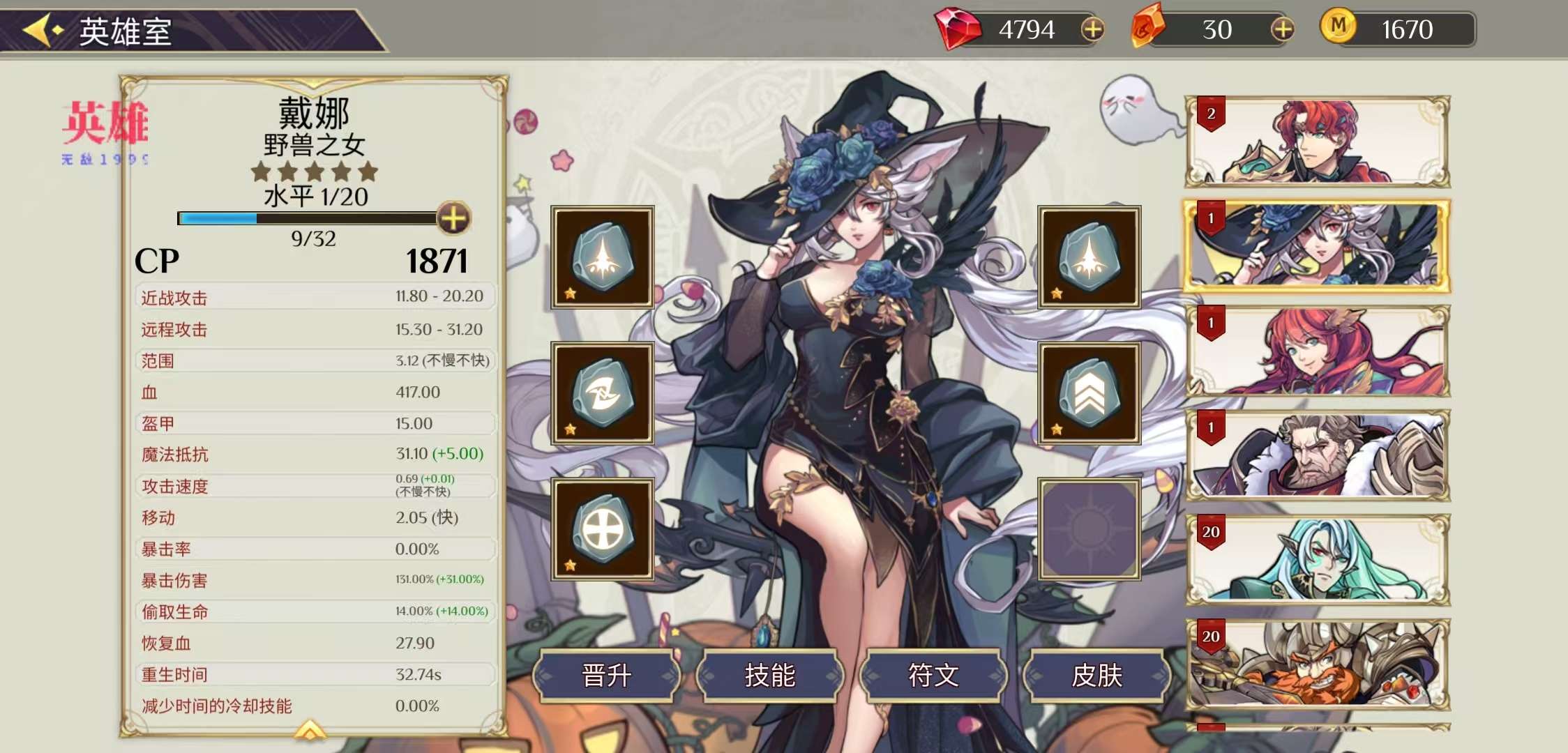
Task: Select the level 2 red-haired male hero
Action: click(1317, 142)
